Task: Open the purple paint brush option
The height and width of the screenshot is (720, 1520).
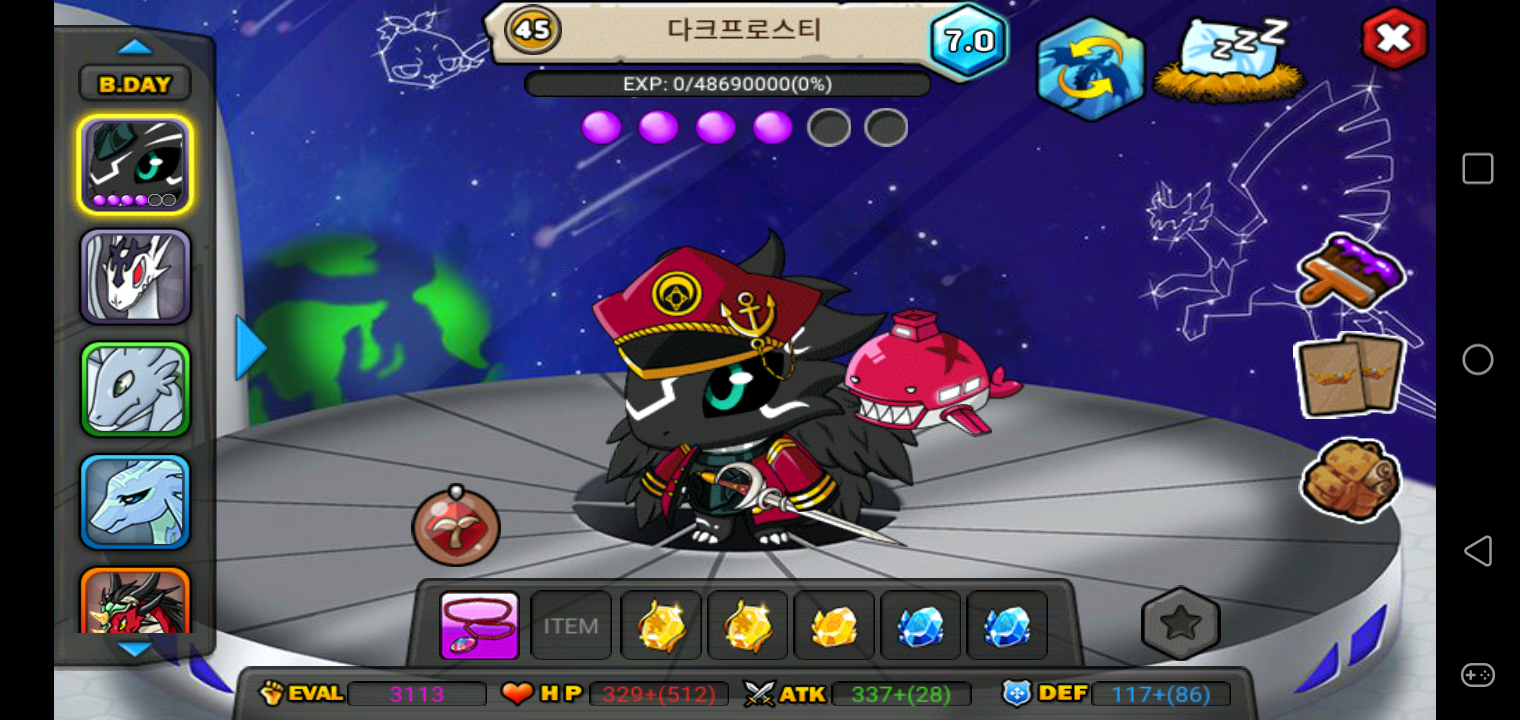Action: click(x=1350, y=272)
